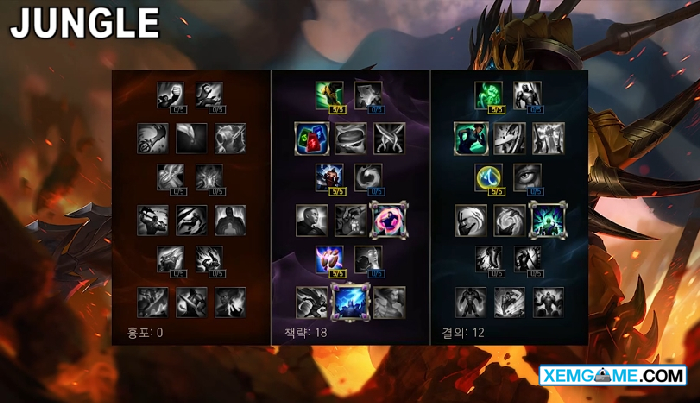
Task: Add a point to the Meditation swirl mastery
Action: 369,178
